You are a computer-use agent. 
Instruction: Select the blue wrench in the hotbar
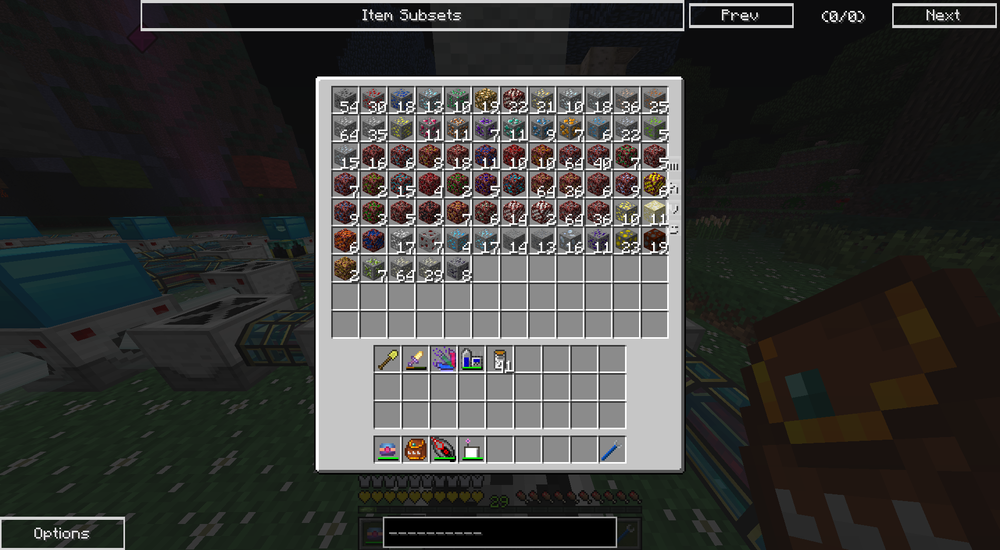[612, 450]
